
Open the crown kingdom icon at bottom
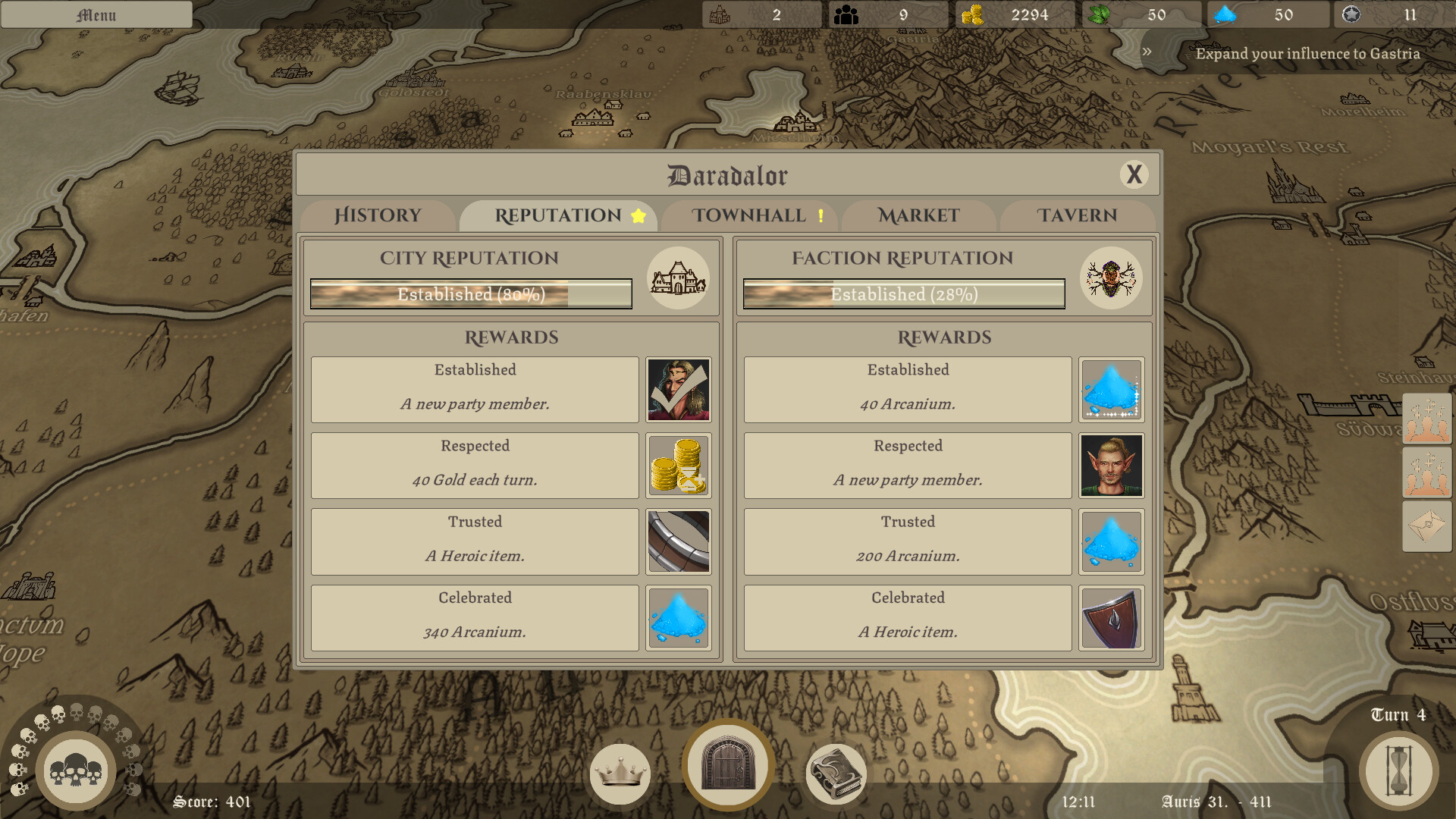click(x=620, y=773)
